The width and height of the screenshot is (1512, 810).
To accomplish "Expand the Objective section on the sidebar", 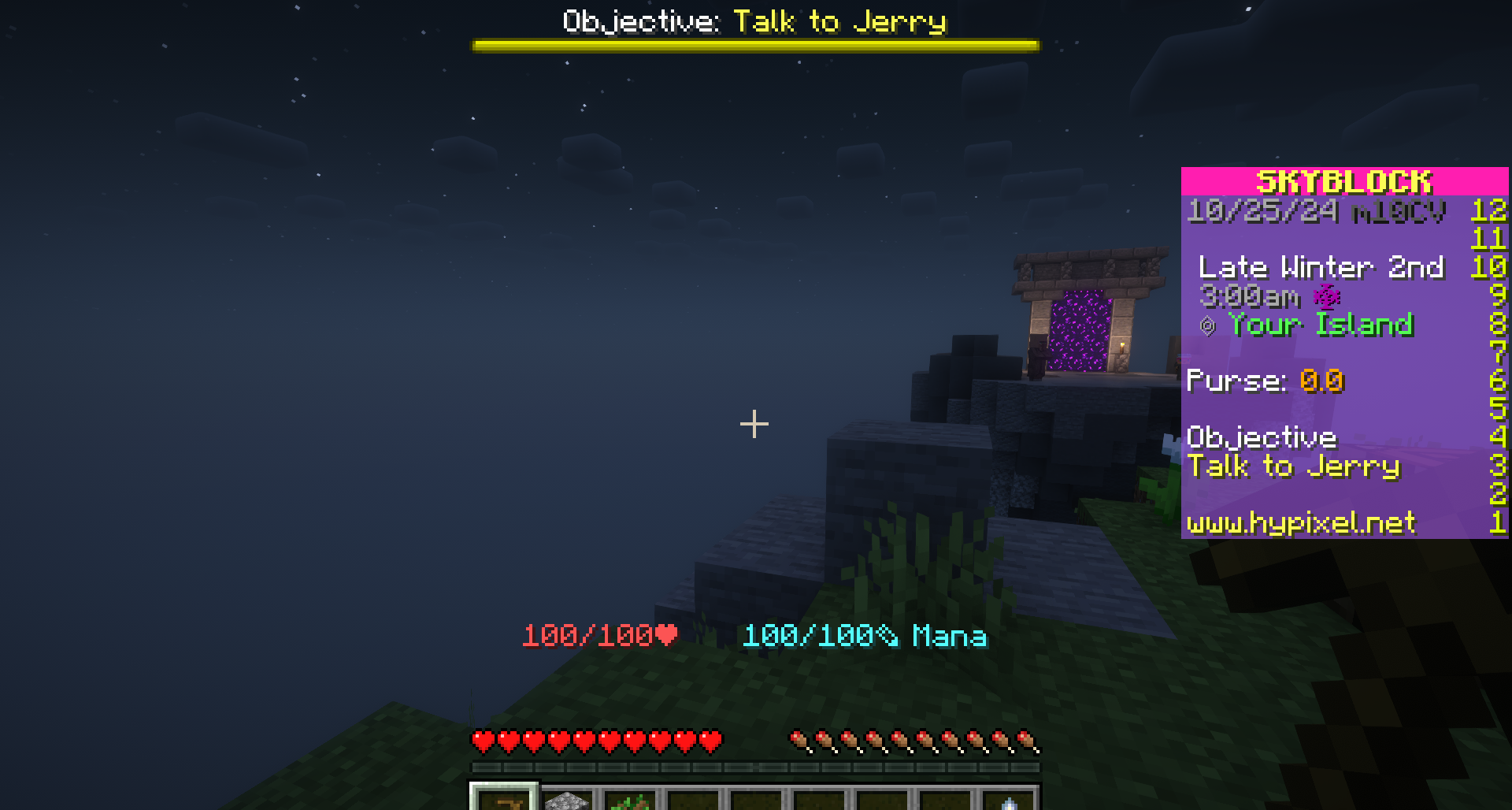I will pyautogui.click(x=1262, y=437).
